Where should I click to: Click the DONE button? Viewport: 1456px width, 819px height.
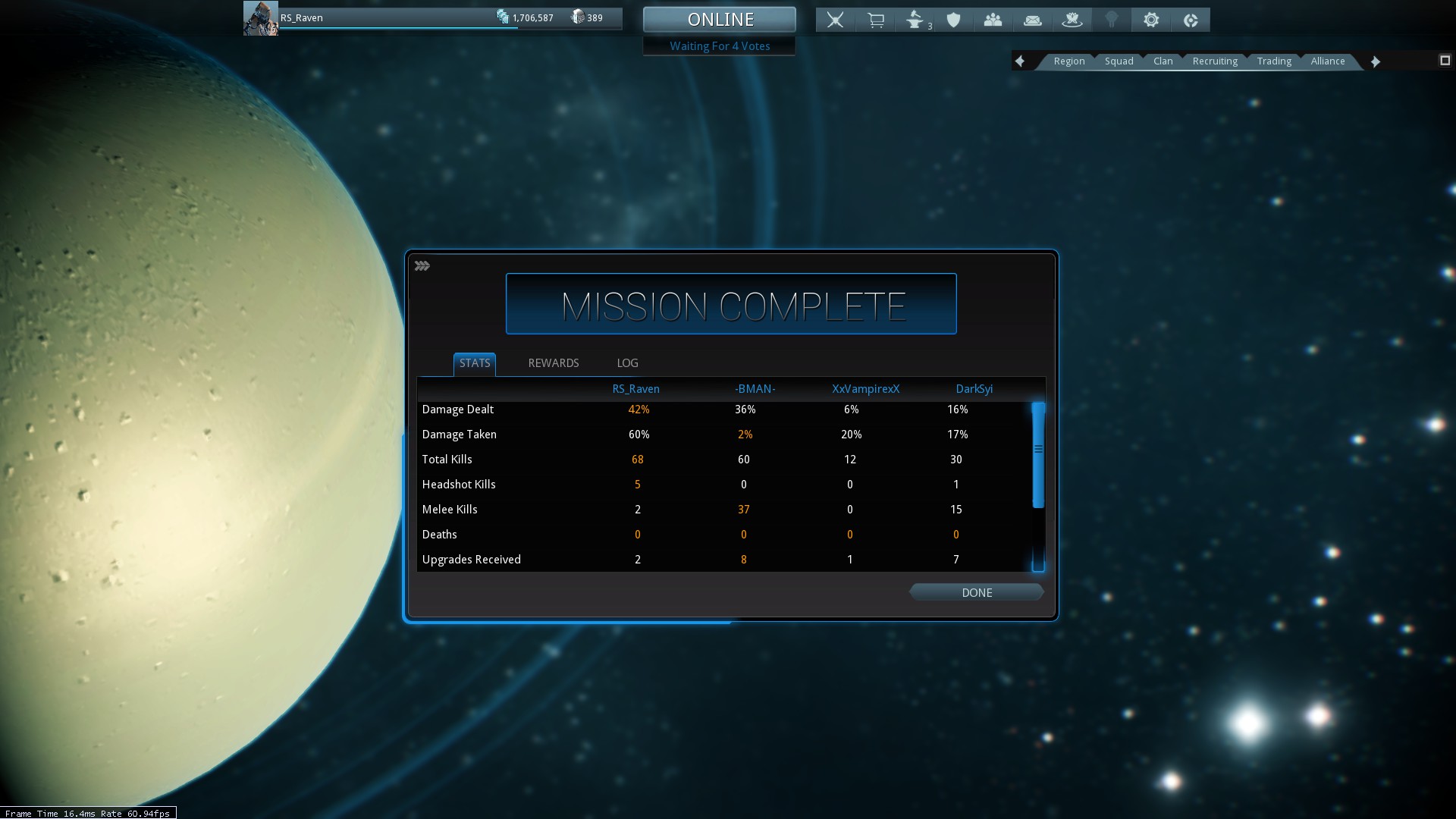(976, 593)
